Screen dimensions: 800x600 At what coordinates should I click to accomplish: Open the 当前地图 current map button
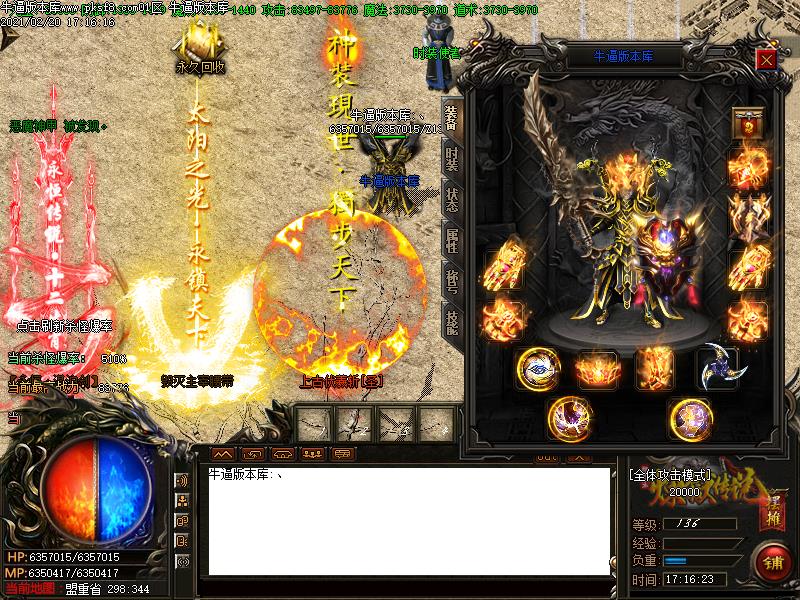click(x=29, y=589)
